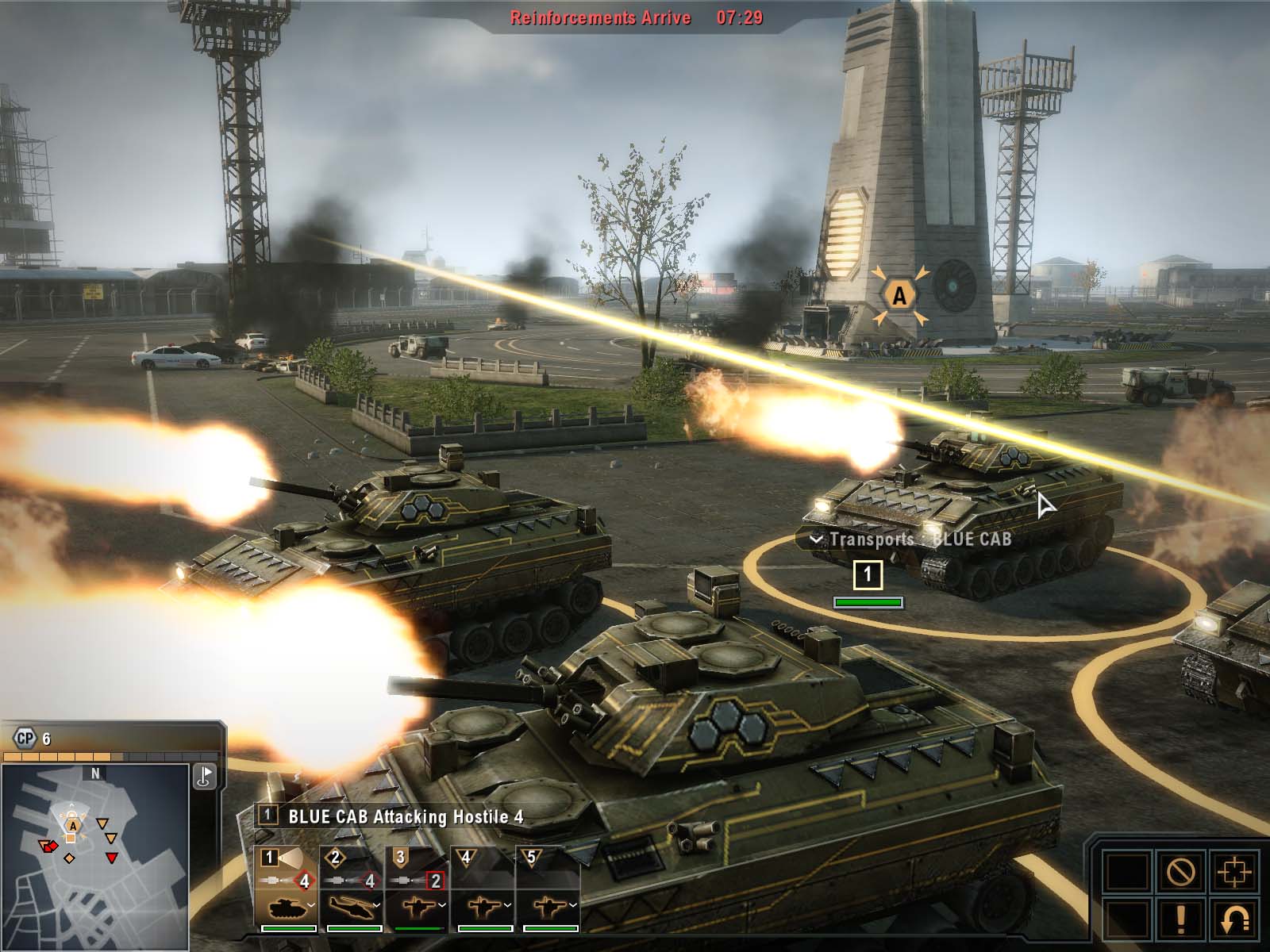
Task: Click the exclamation mark alert command
Action: tap(1180, 920)
